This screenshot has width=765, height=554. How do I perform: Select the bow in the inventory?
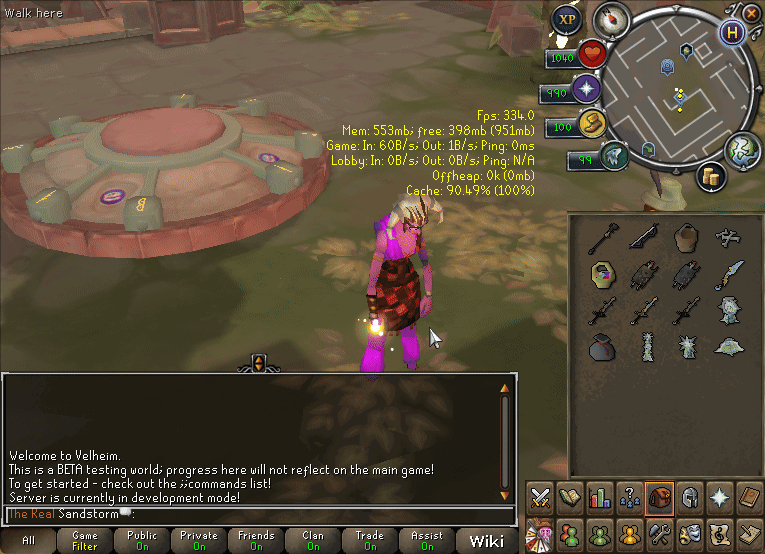[643, 236]
